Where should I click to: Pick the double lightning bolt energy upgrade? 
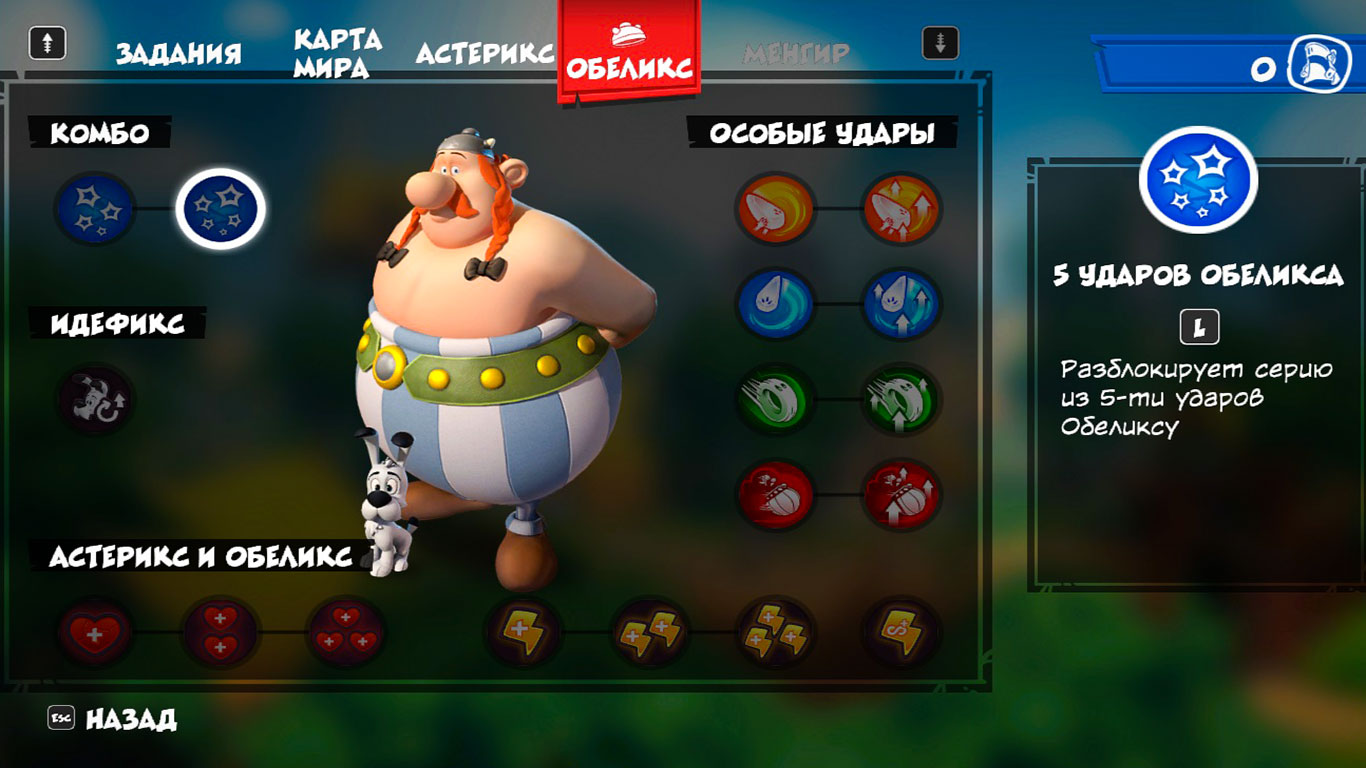pos(649,633)
